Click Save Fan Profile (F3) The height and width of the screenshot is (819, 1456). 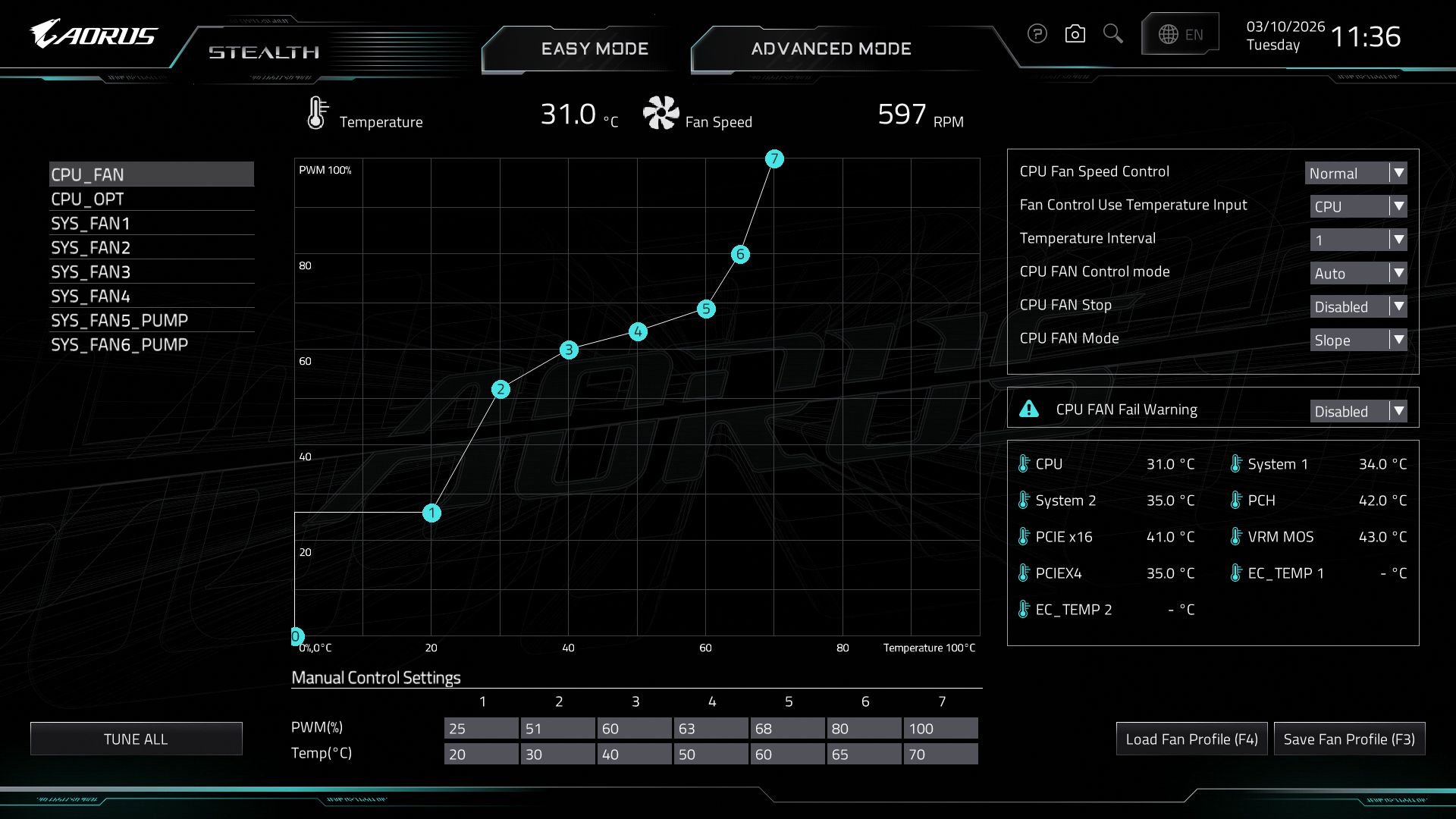click(1349, 738)
